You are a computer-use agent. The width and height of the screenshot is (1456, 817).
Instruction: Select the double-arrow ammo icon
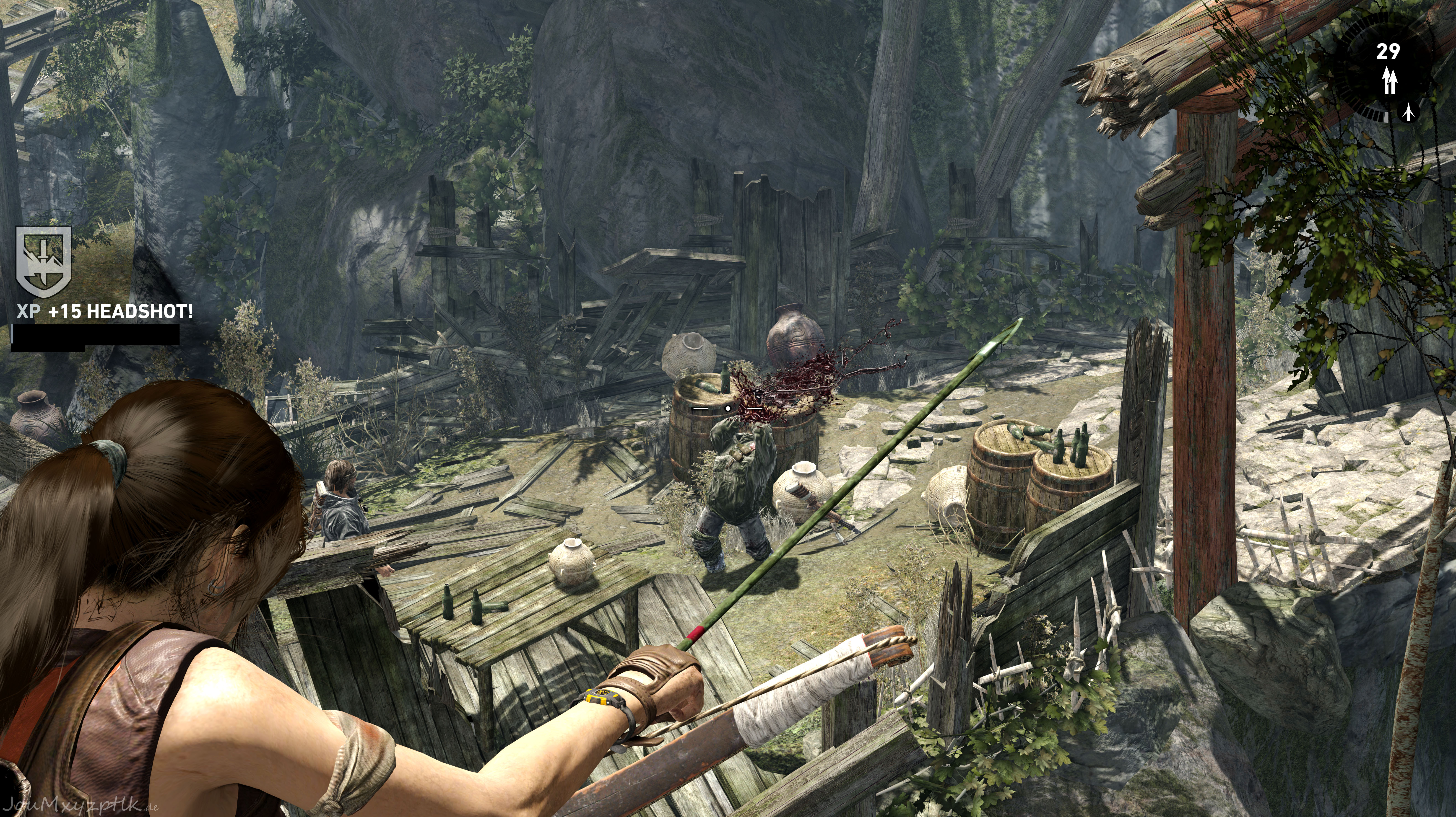coord(1389,81)
